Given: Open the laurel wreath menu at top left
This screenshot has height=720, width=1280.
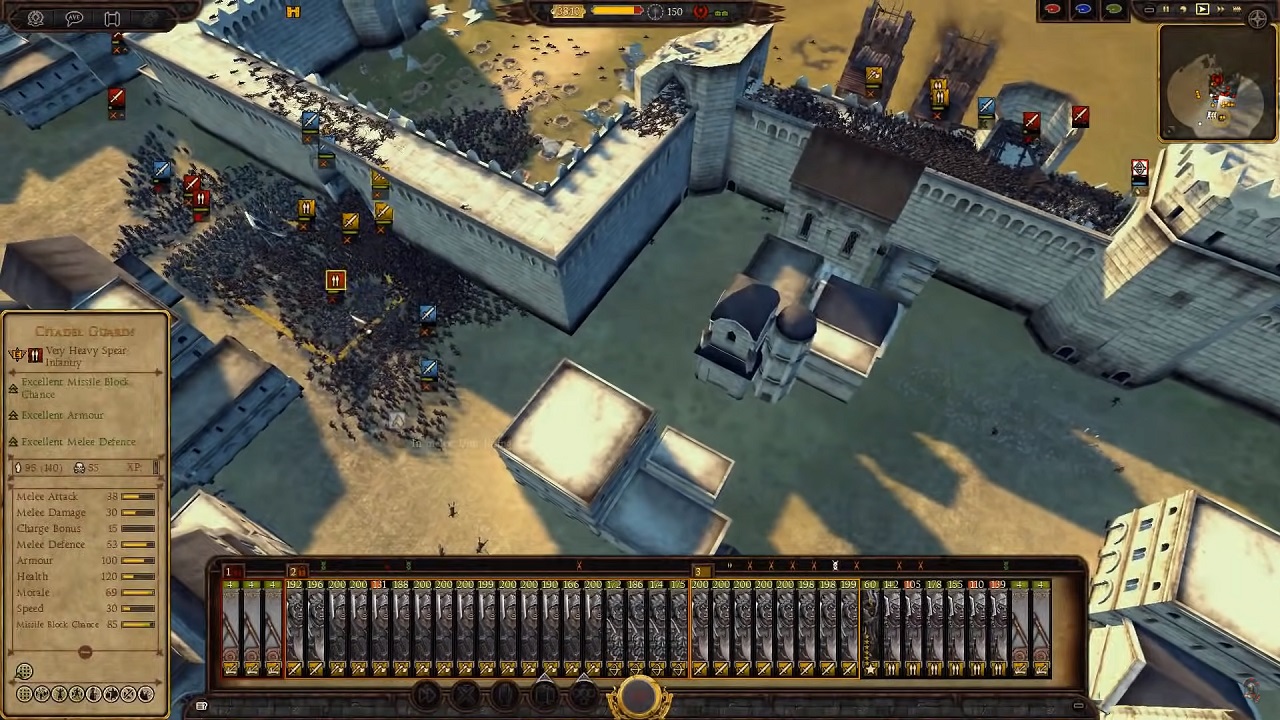Looking at the screenshot, I should coord(35,18).
